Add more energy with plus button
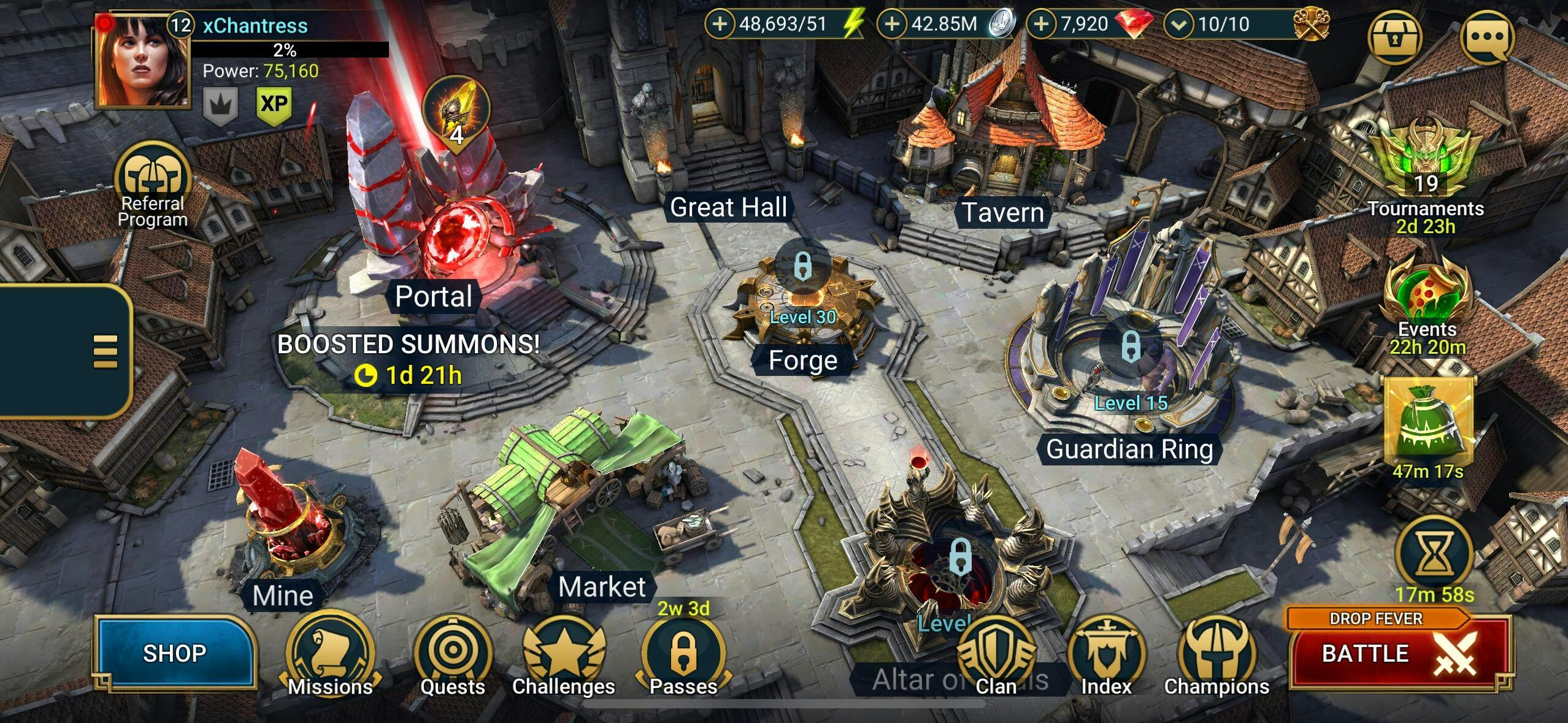1568x723 pixels. (x=720, y=24)
